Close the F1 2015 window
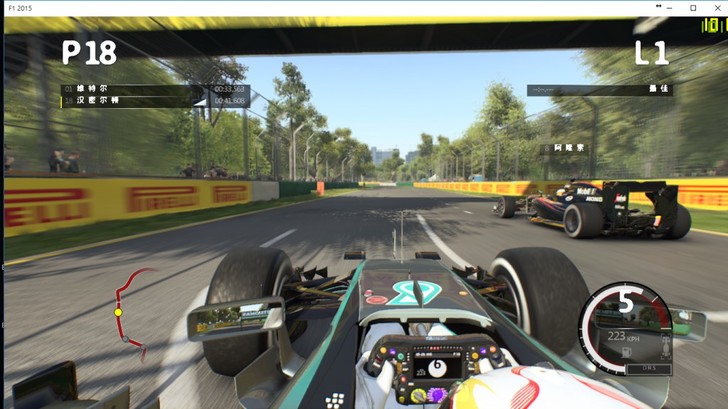The image size is (728, 409). point(715,8)
